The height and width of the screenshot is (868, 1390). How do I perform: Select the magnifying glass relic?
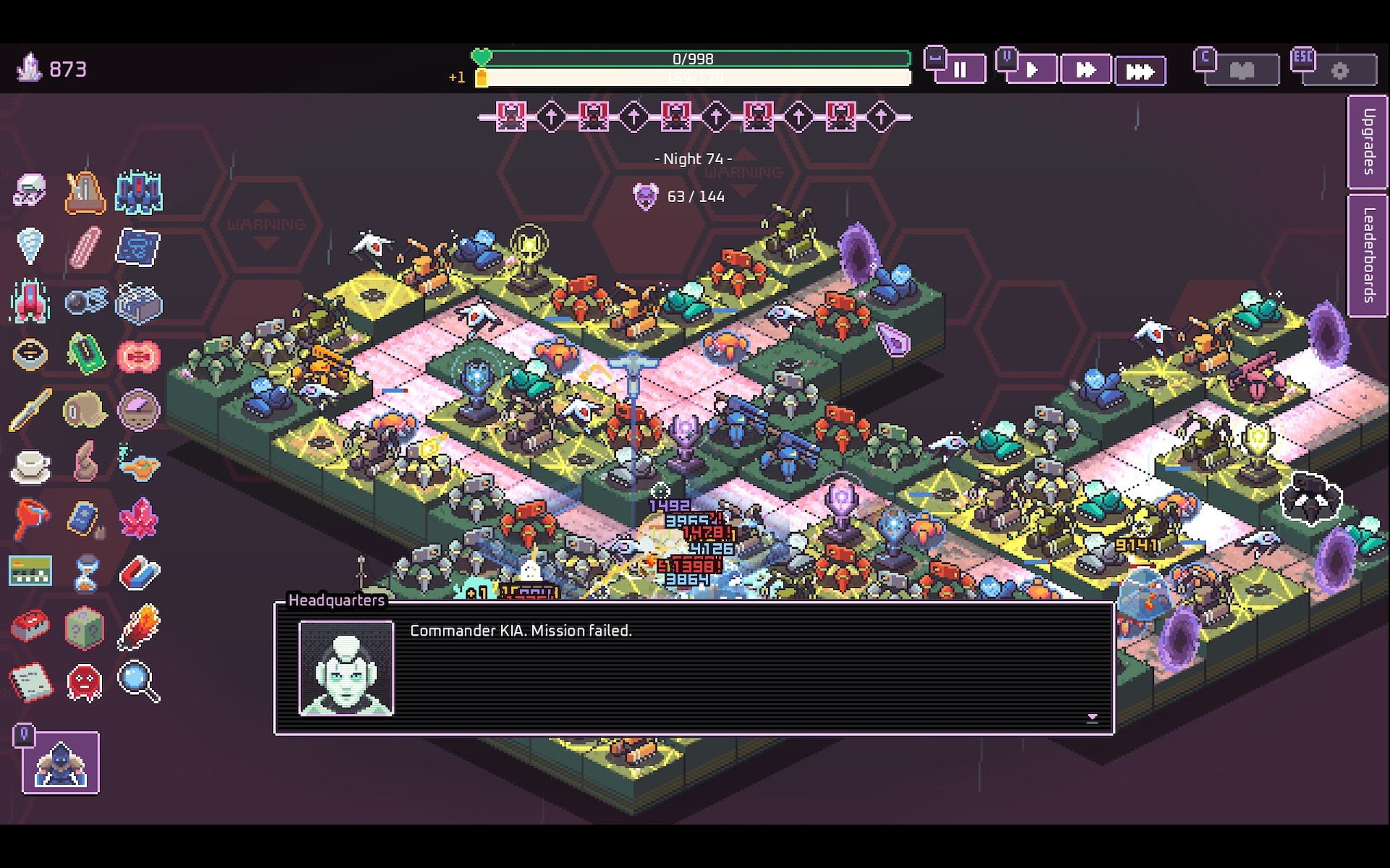pyautogui.click(x=138, y=681)
